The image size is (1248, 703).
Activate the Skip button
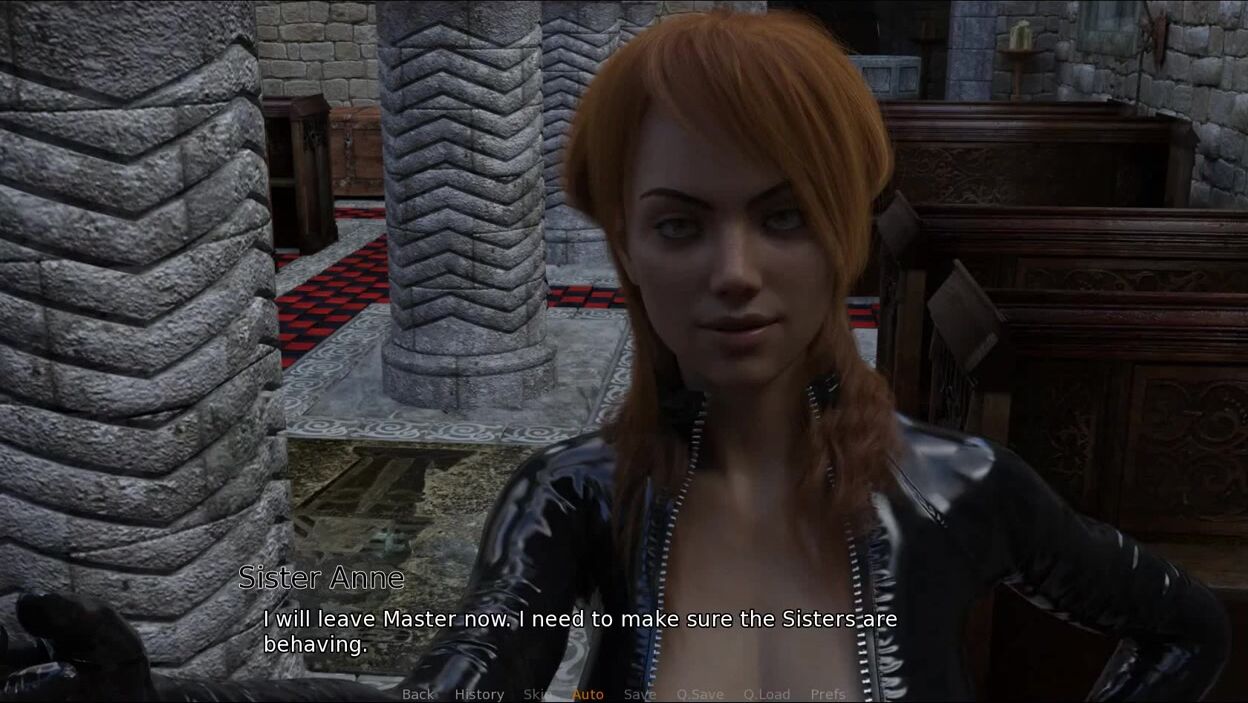point(537,694)
